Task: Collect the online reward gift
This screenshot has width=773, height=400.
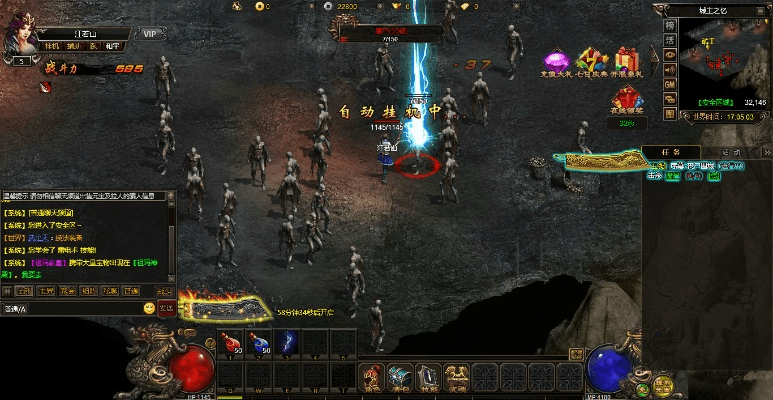Action: point(627,102)
